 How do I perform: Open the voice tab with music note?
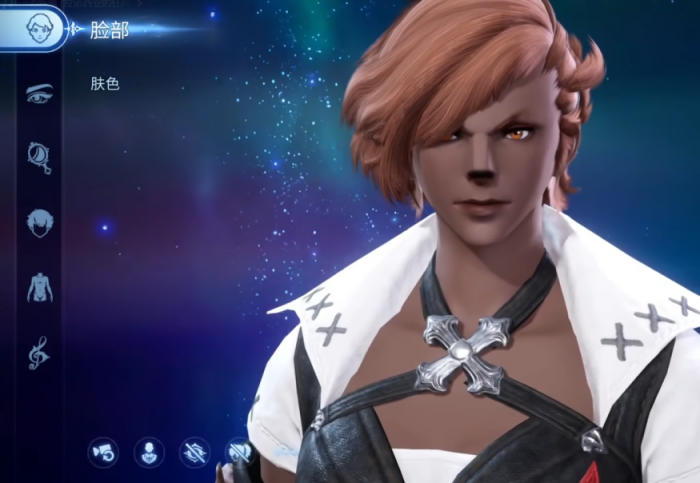40,352
